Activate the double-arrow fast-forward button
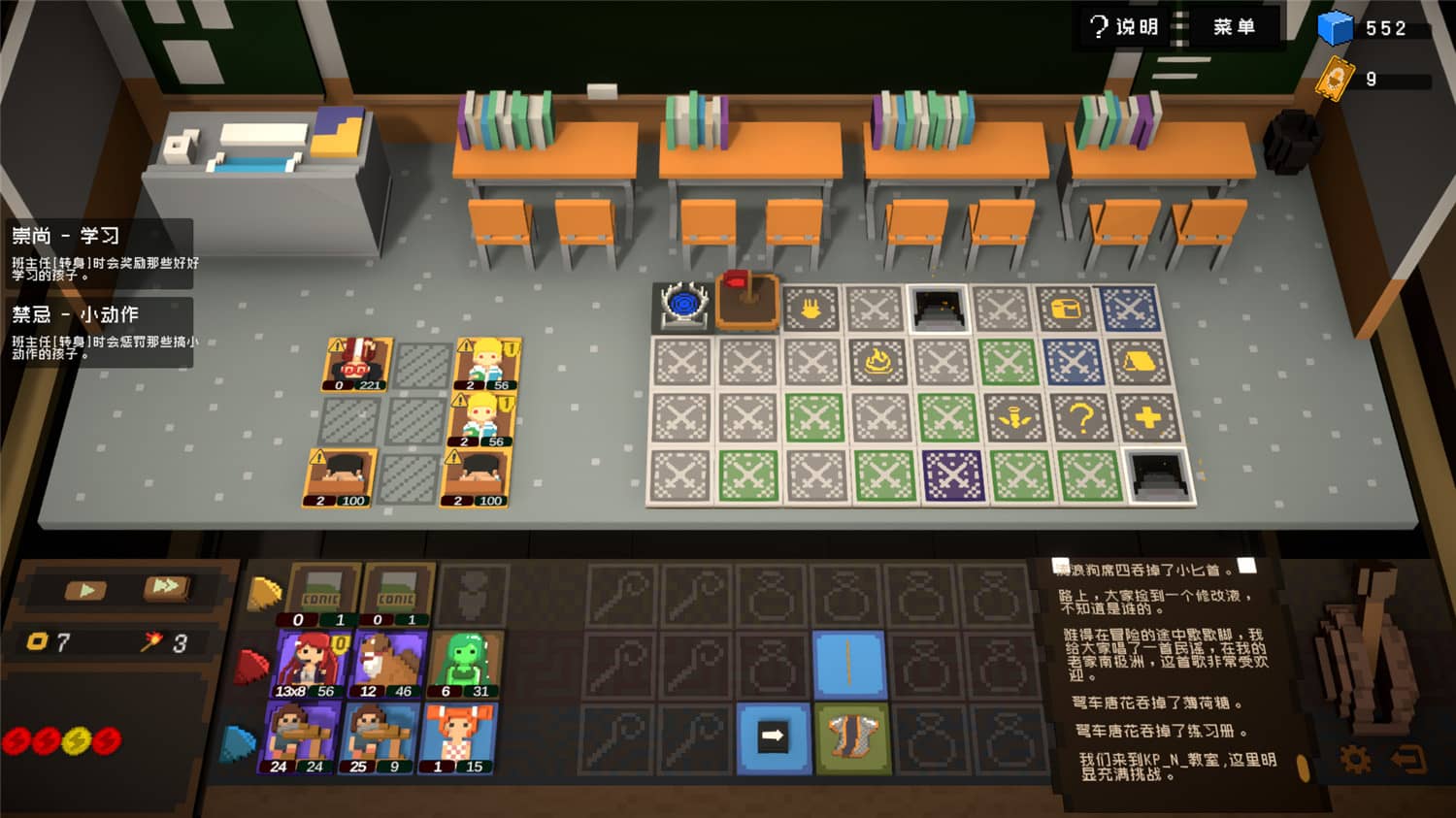1456x818 pixels. point(166,587)
